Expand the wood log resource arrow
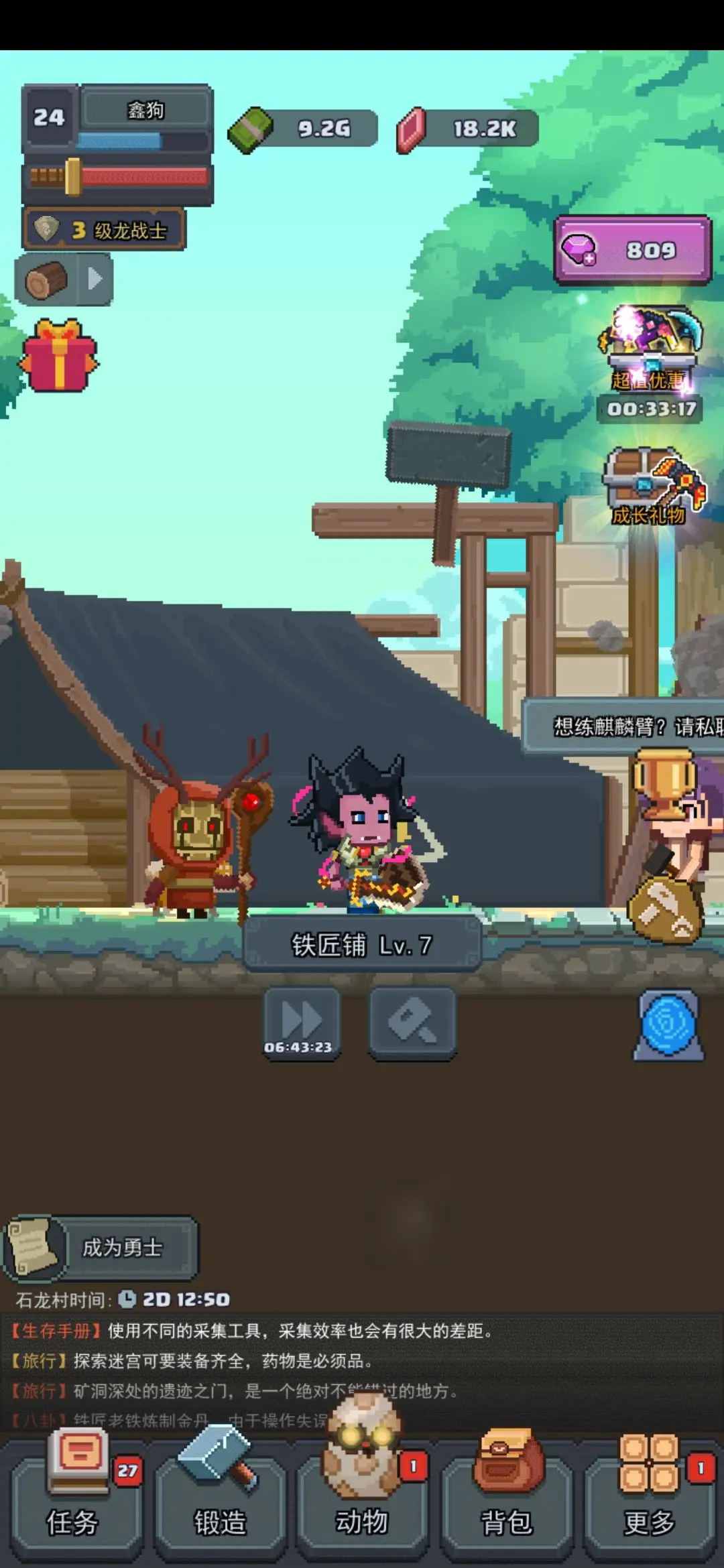Viewport: 724px width, 1568px height. tap(95, 279)
